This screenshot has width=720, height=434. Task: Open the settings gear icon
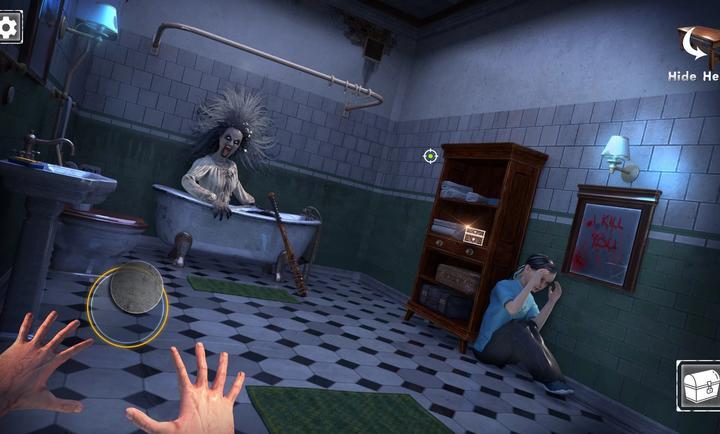tap(9, 27)
